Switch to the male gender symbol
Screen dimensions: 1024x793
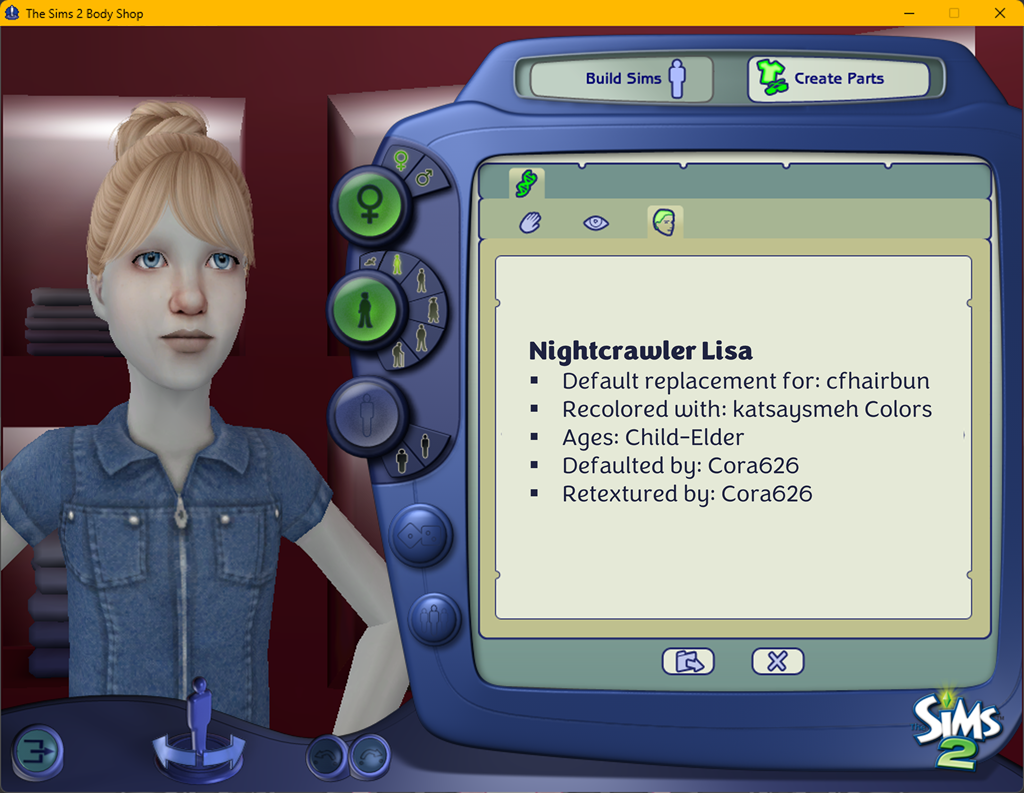click(x=424, y=178)
